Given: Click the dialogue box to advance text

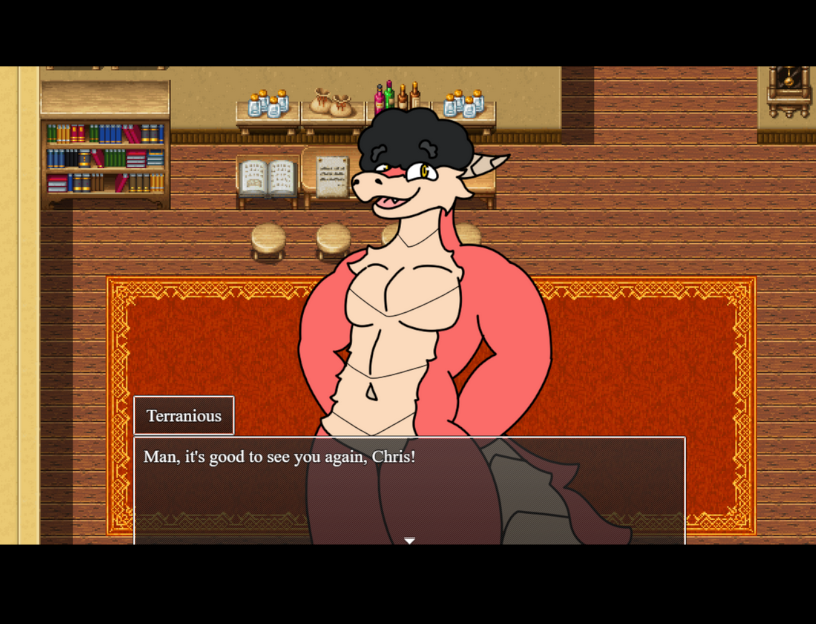Looking at the screenshot, I should [409, 489].
